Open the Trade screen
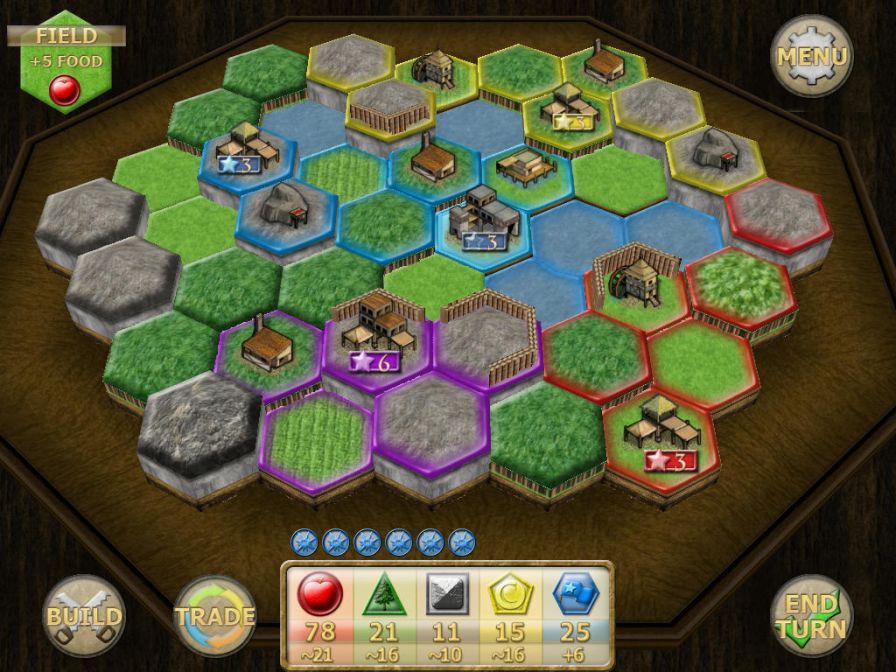The image size is (896, 672). click(x=215, y=616)
